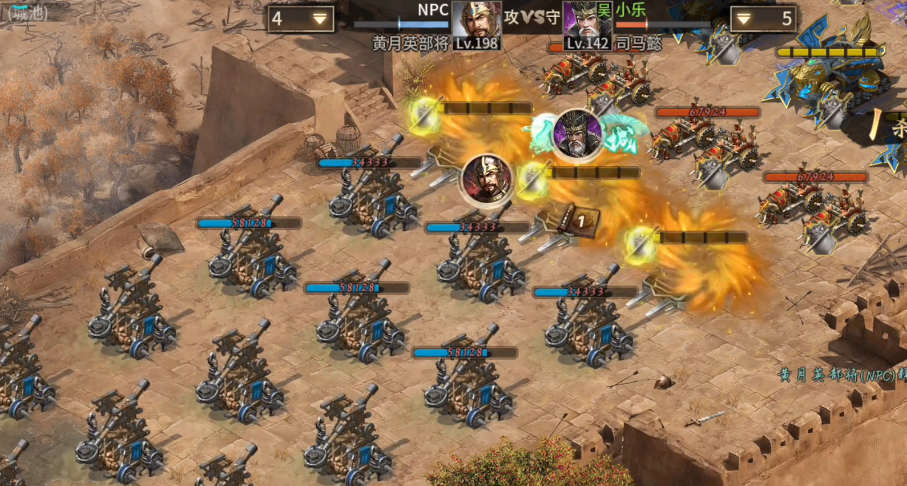This screenshot has width=907, height=486.
Task: Select the defender general portrait Lv.142
Action: click(587, 22)
